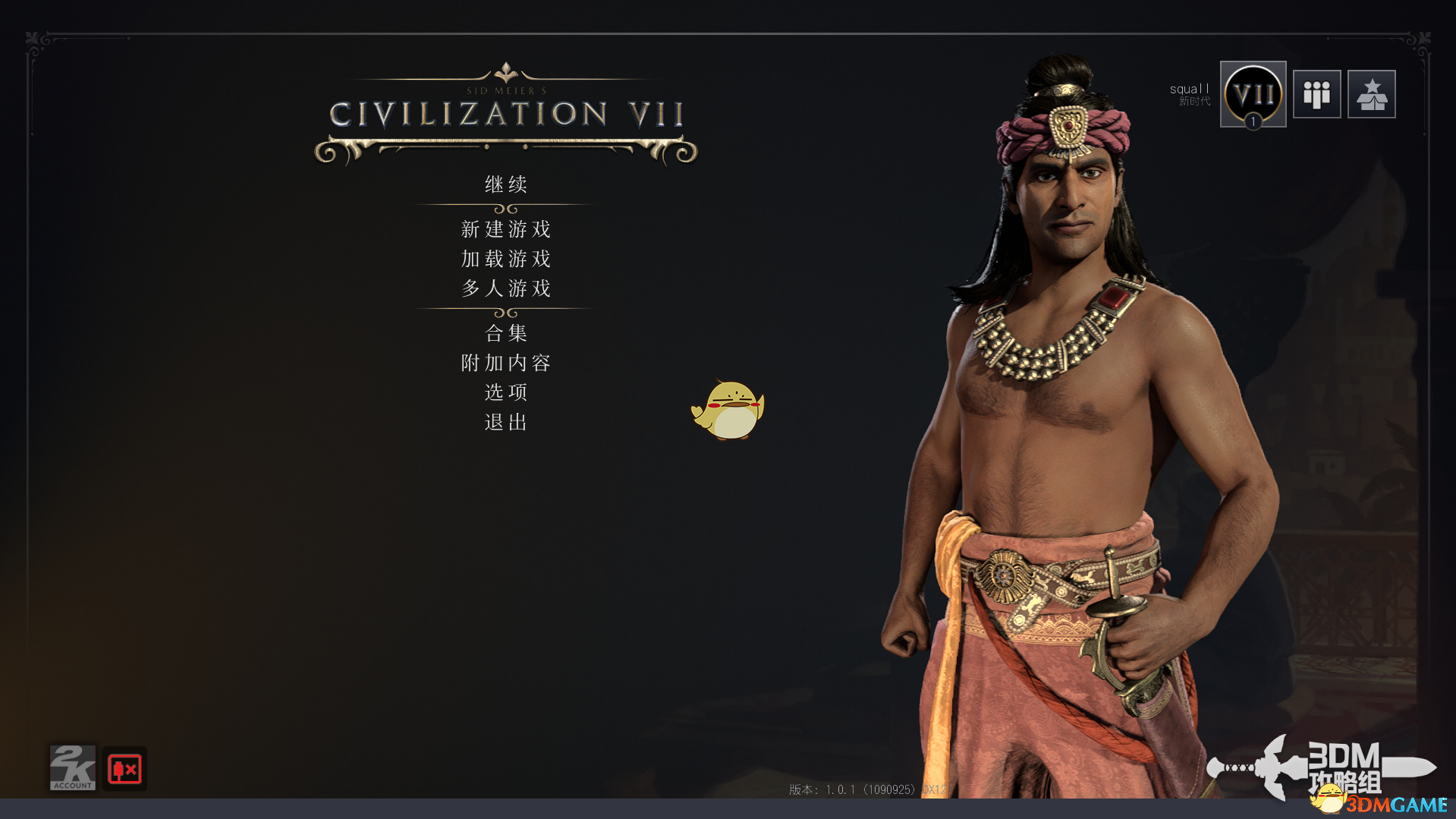Open the 选项 options menu
1456x819 pixels.
[x=505, y=392]
